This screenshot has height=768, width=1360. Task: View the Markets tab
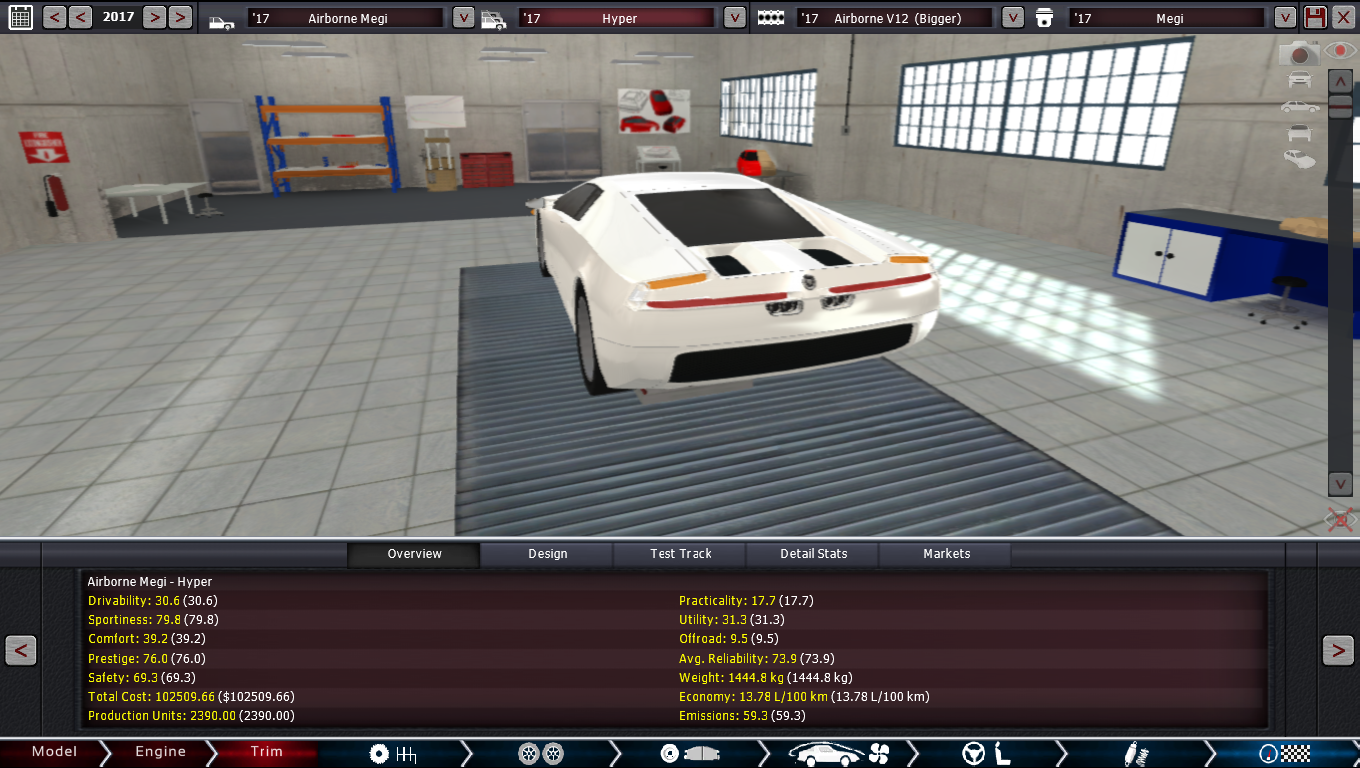(946, 554)
